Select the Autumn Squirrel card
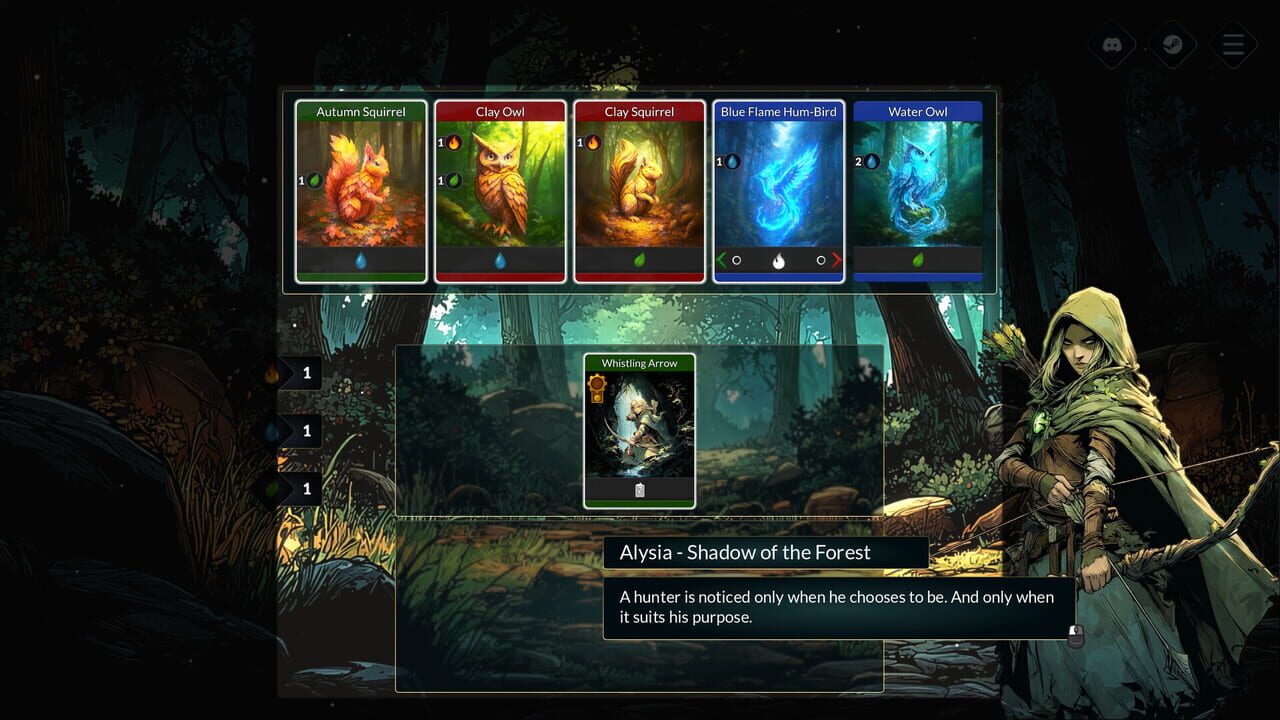This screenshot has height=720, width=1280. point(360,190)
